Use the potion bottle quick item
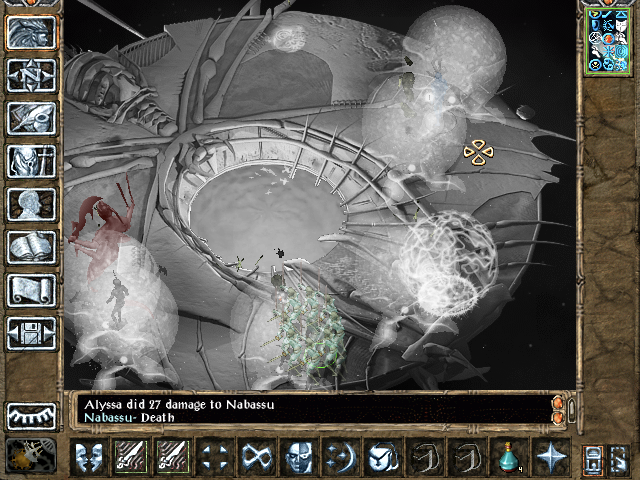The height and width of the screenshot is (480, 640). 508,457
